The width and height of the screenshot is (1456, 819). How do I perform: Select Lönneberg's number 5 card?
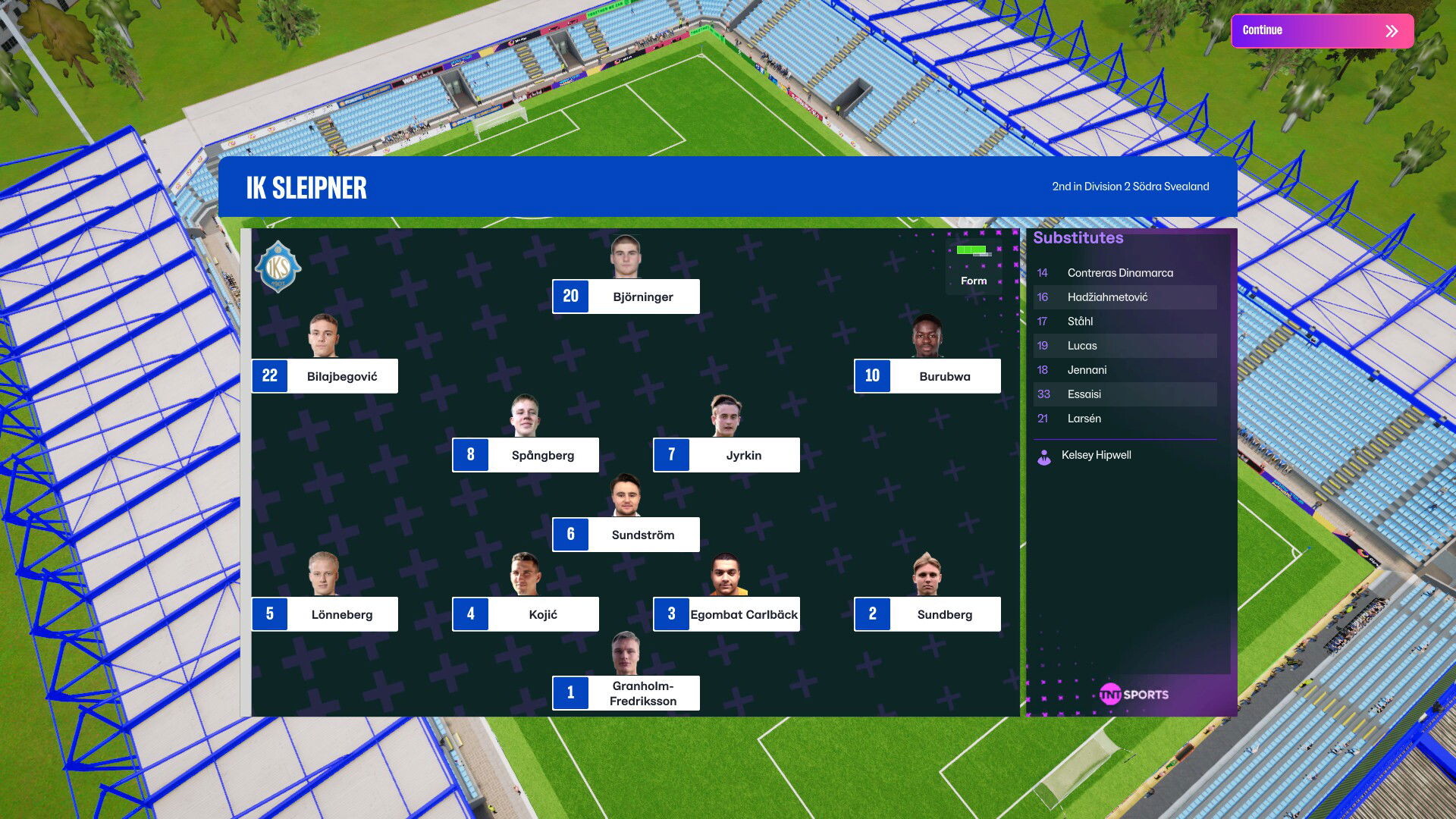tap(325, 614)
